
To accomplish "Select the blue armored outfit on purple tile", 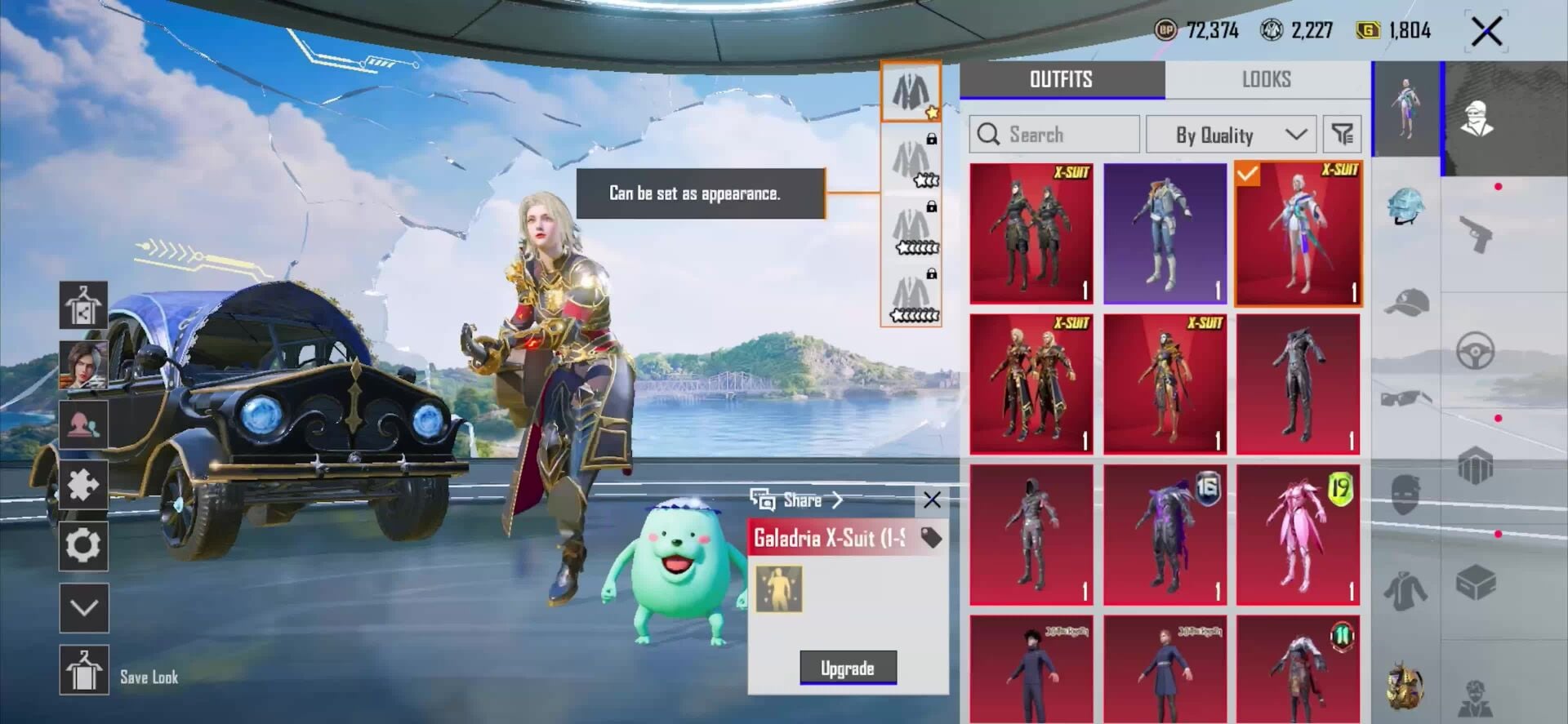I will point(1165,233).
